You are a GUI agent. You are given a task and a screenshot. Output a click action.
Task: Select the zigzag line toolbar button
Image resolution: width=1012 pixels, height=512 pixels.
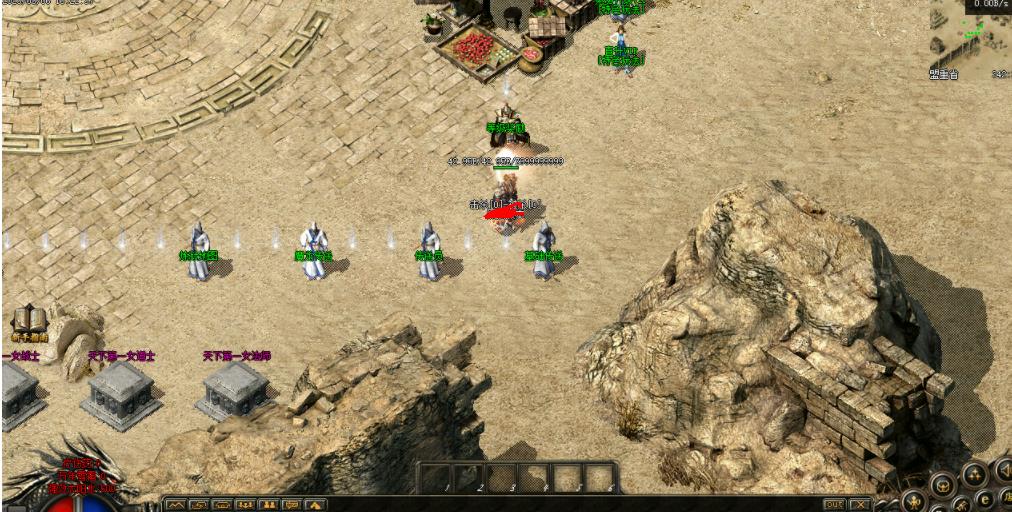176,505
